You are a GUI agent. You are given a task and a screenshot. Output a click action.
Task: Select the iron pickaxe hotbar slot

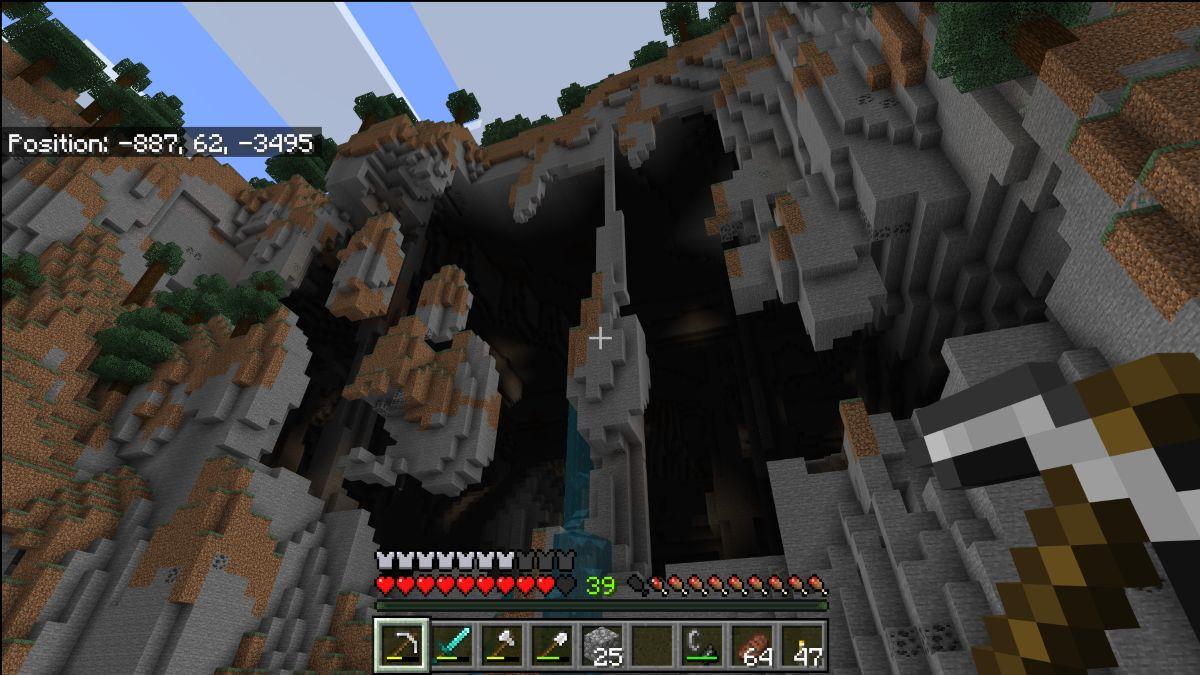[402, 645]
